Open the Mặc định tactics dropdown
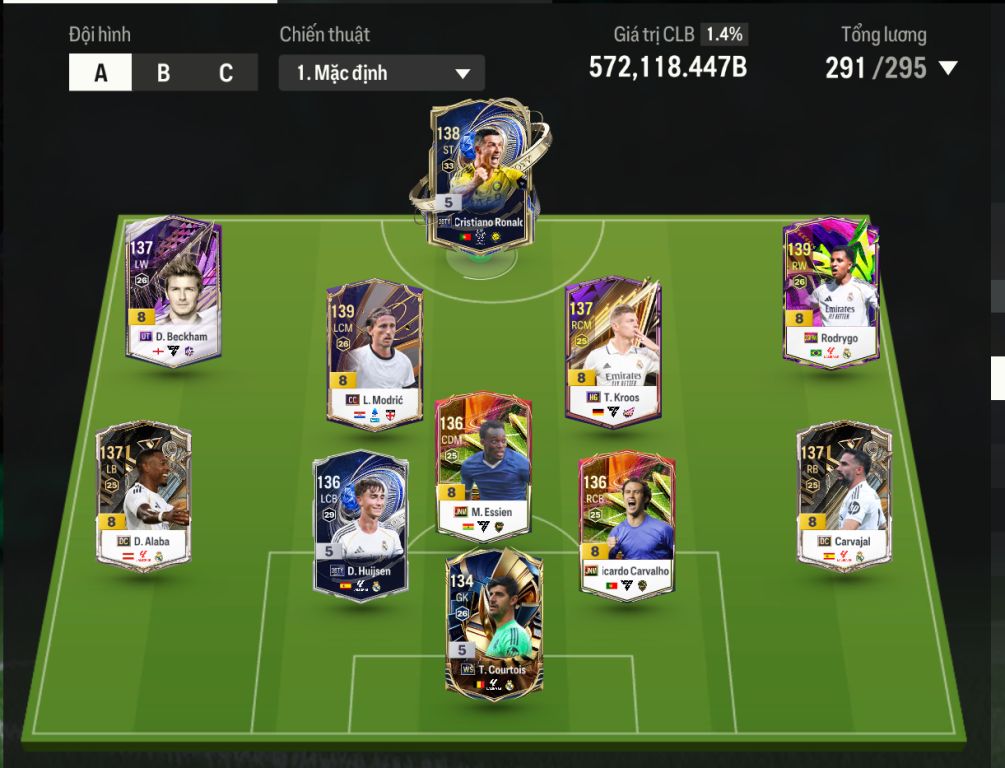The image size is (1005, 768). 382,73
